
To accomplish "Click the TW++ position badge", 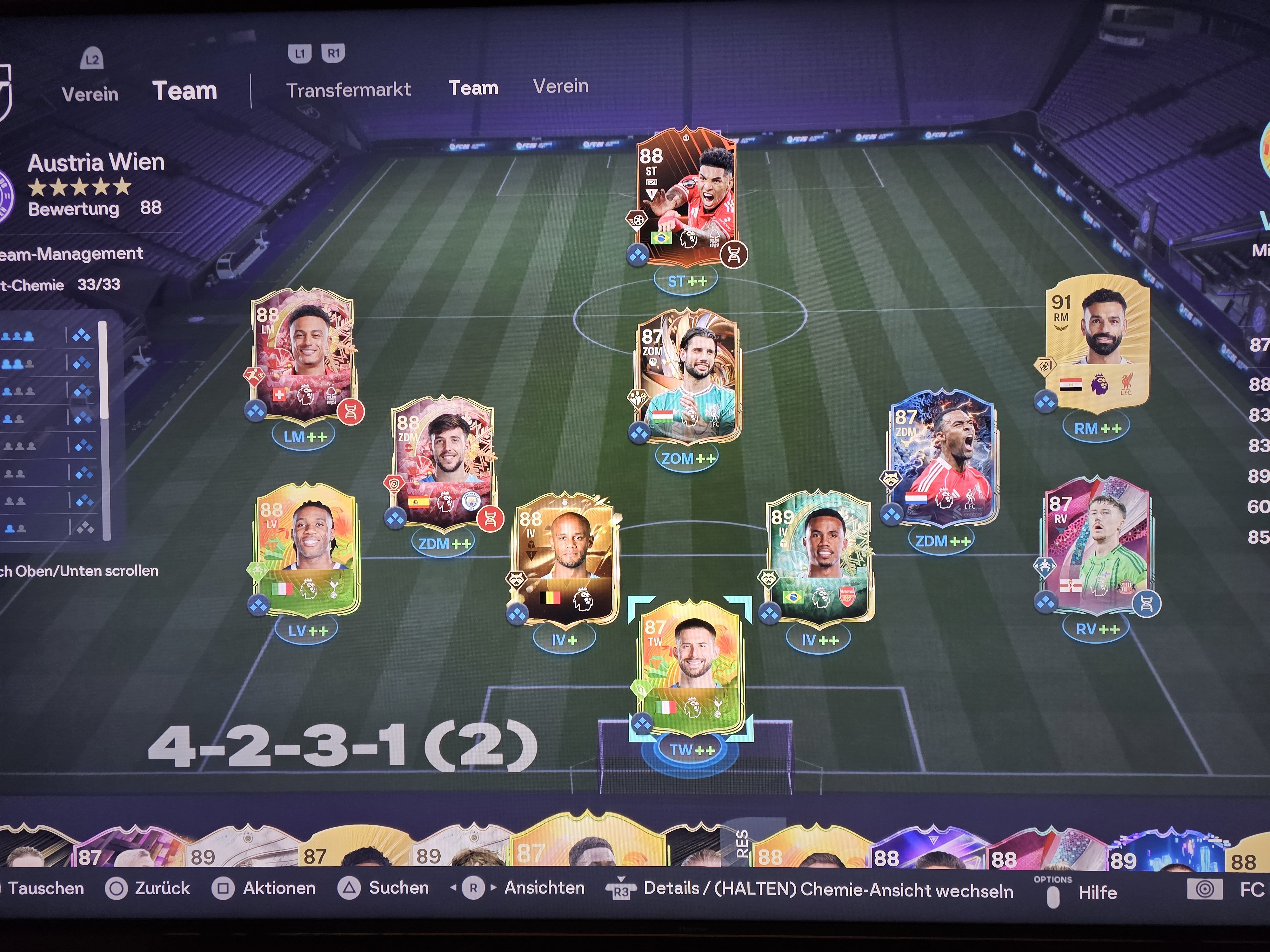I will [692, 750].
